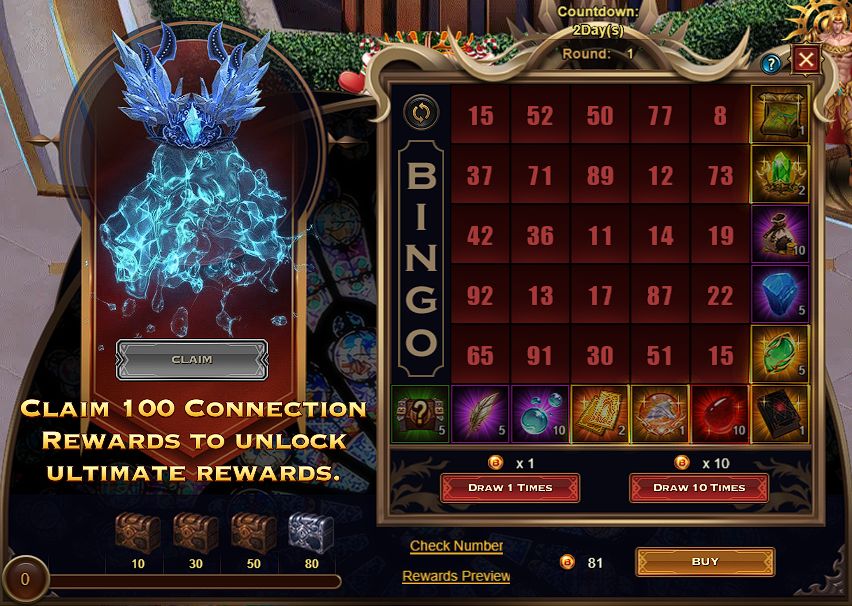Close the Bingo window

pyautogui.click(x=806, y=61)
